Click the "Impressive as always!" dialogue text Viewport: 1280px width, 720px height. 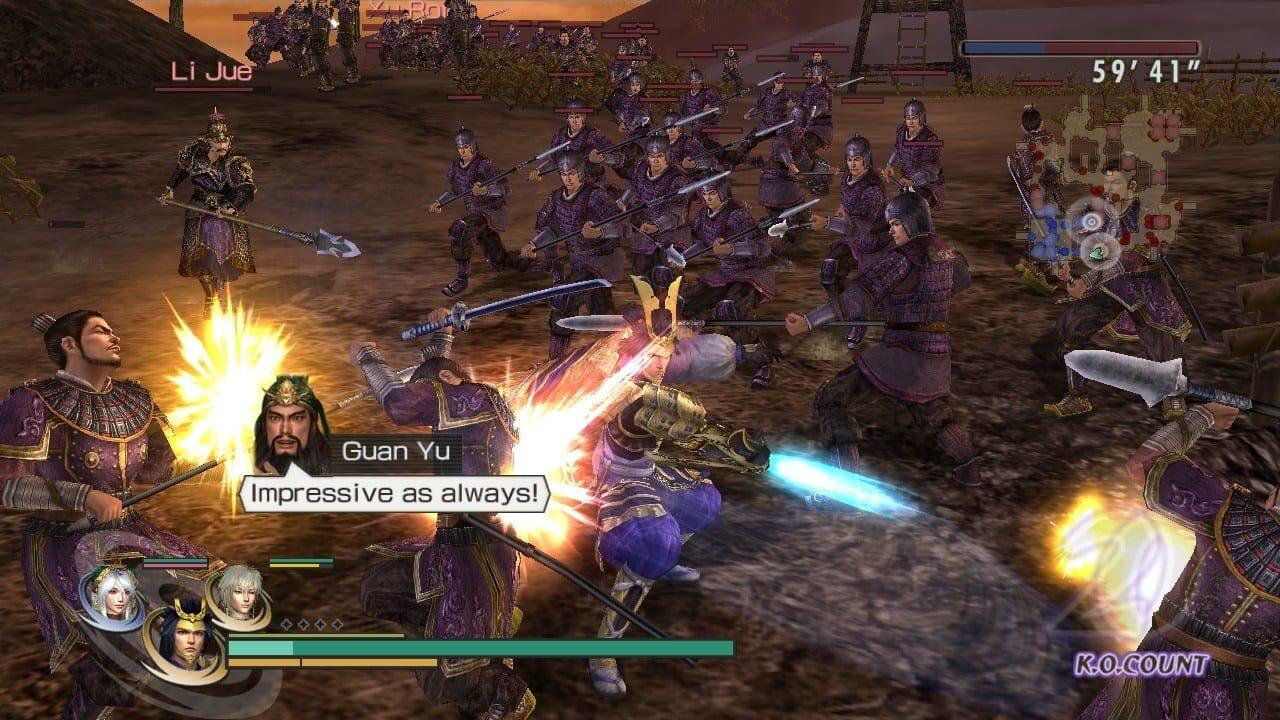click(397, 492)
